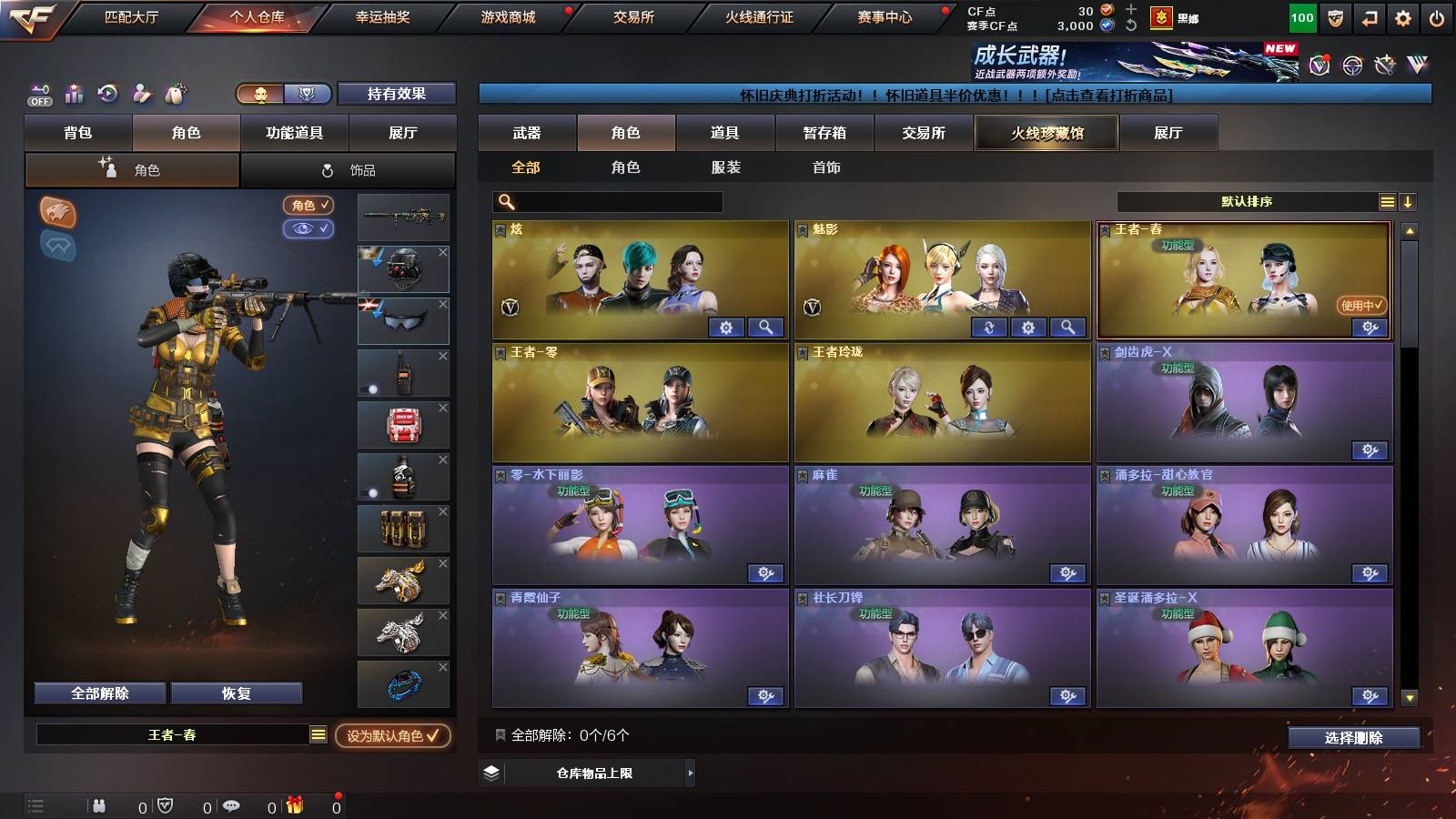Screen dimensions: 1456x819
Task: Click the magnifier preview icon on the 炫 character card
Action: (764, 328)
